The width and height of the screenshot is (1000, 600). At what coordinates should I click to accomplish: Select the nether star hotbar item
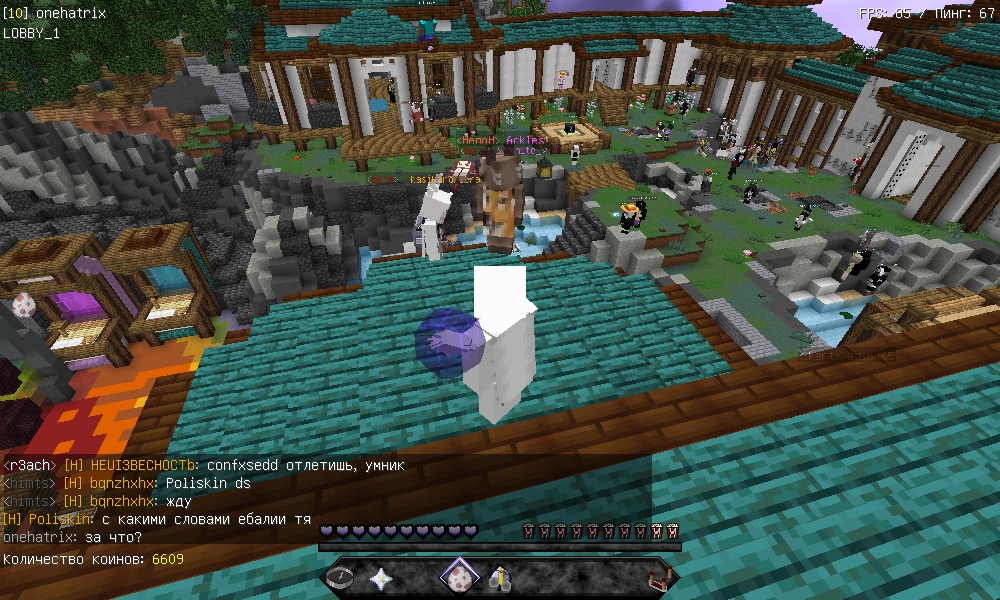(381, 577)
